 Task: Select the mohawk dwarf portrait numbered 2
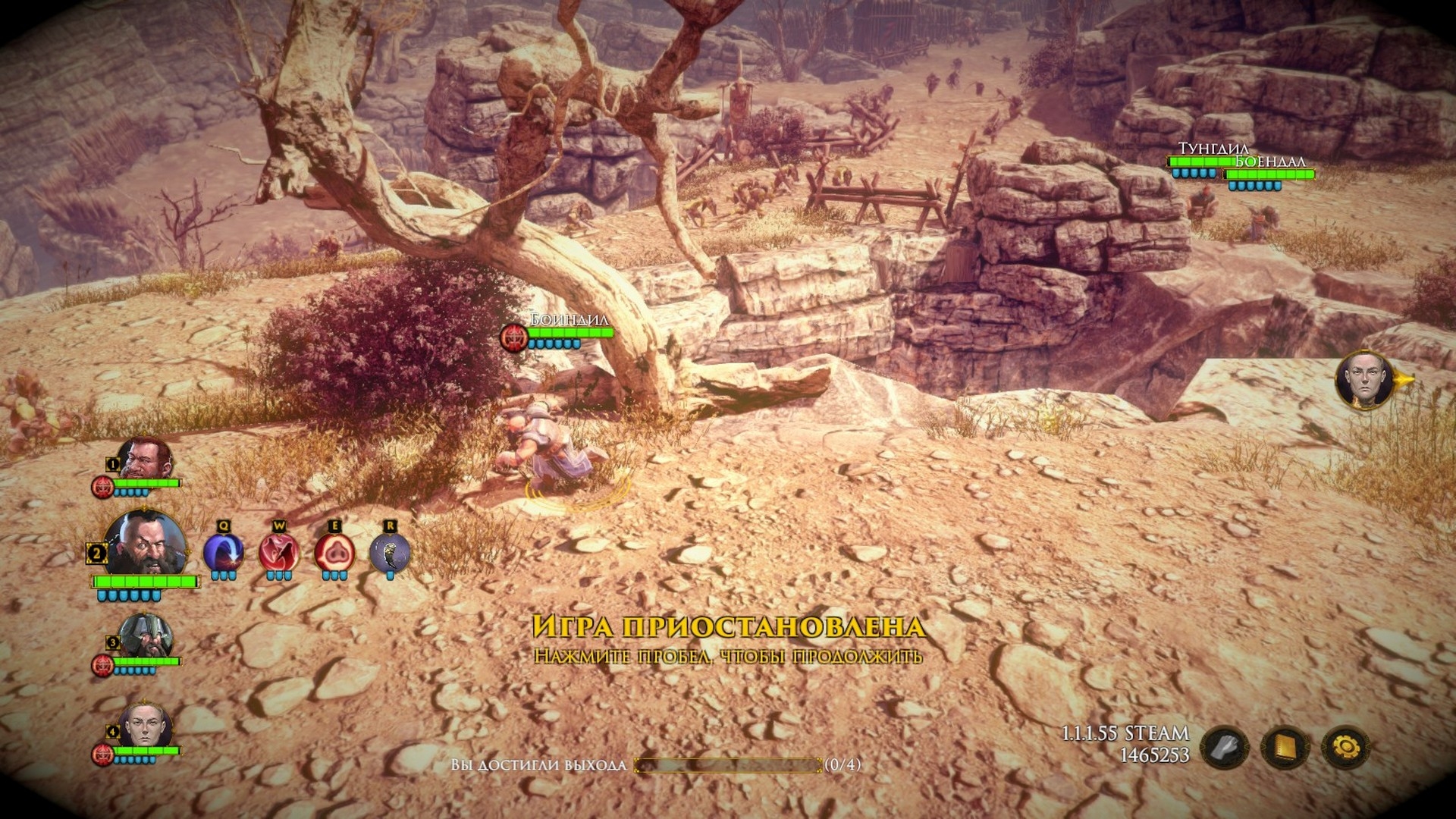click(x=144, y=544)
